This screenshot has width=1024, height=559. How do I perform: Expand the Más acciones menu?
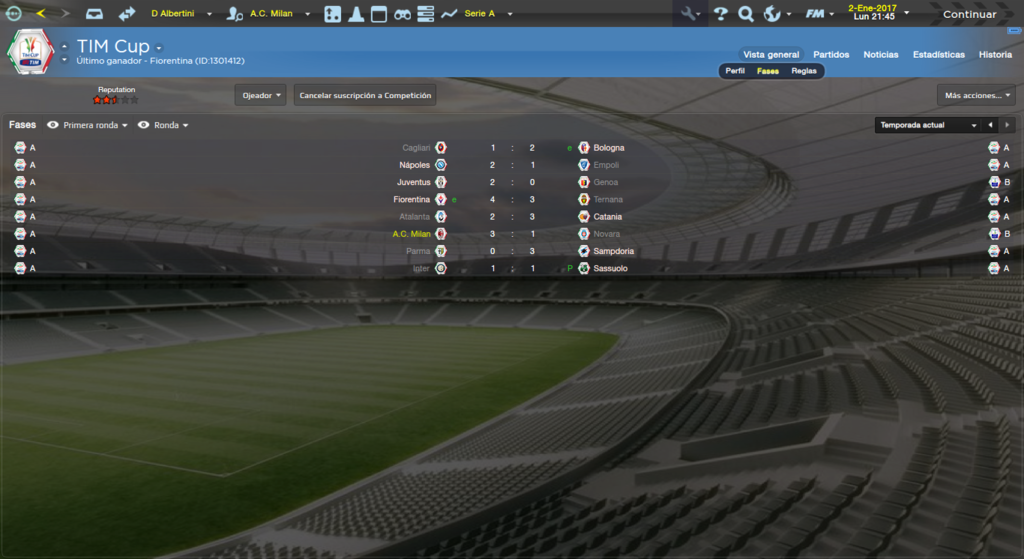click(976, 96)
